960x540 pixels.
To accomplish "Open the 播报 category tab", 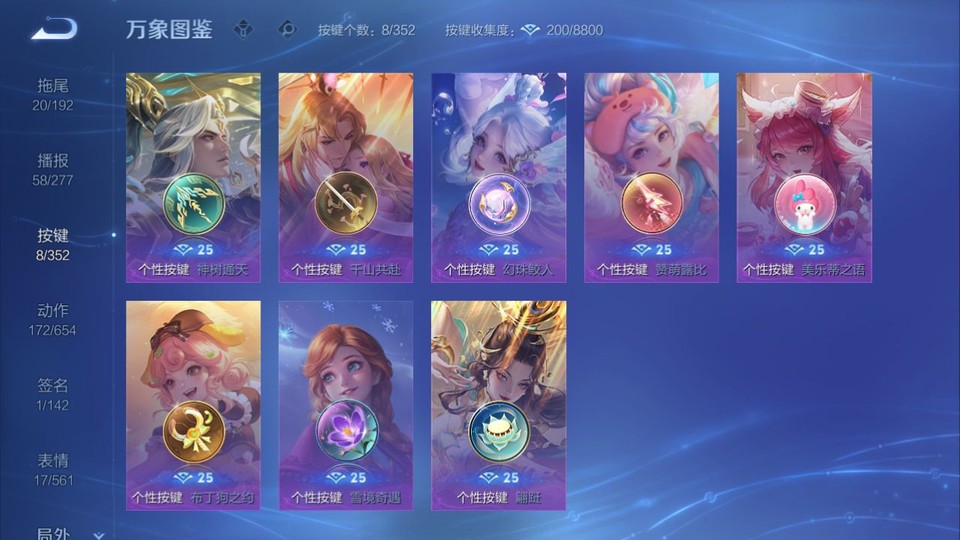I will pos(53,169).
